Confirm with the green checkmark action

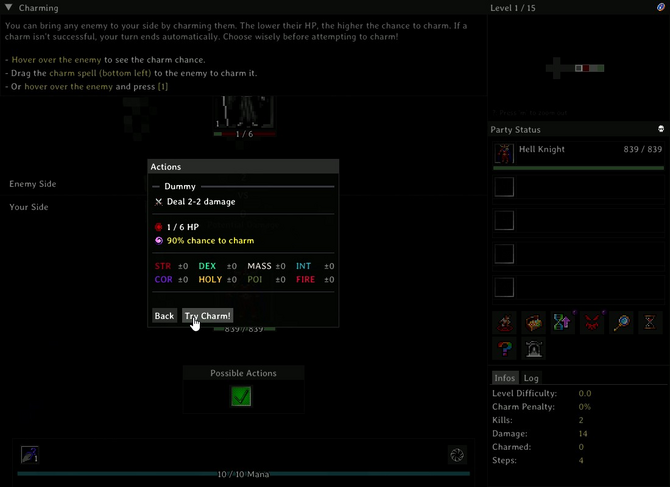241,397
